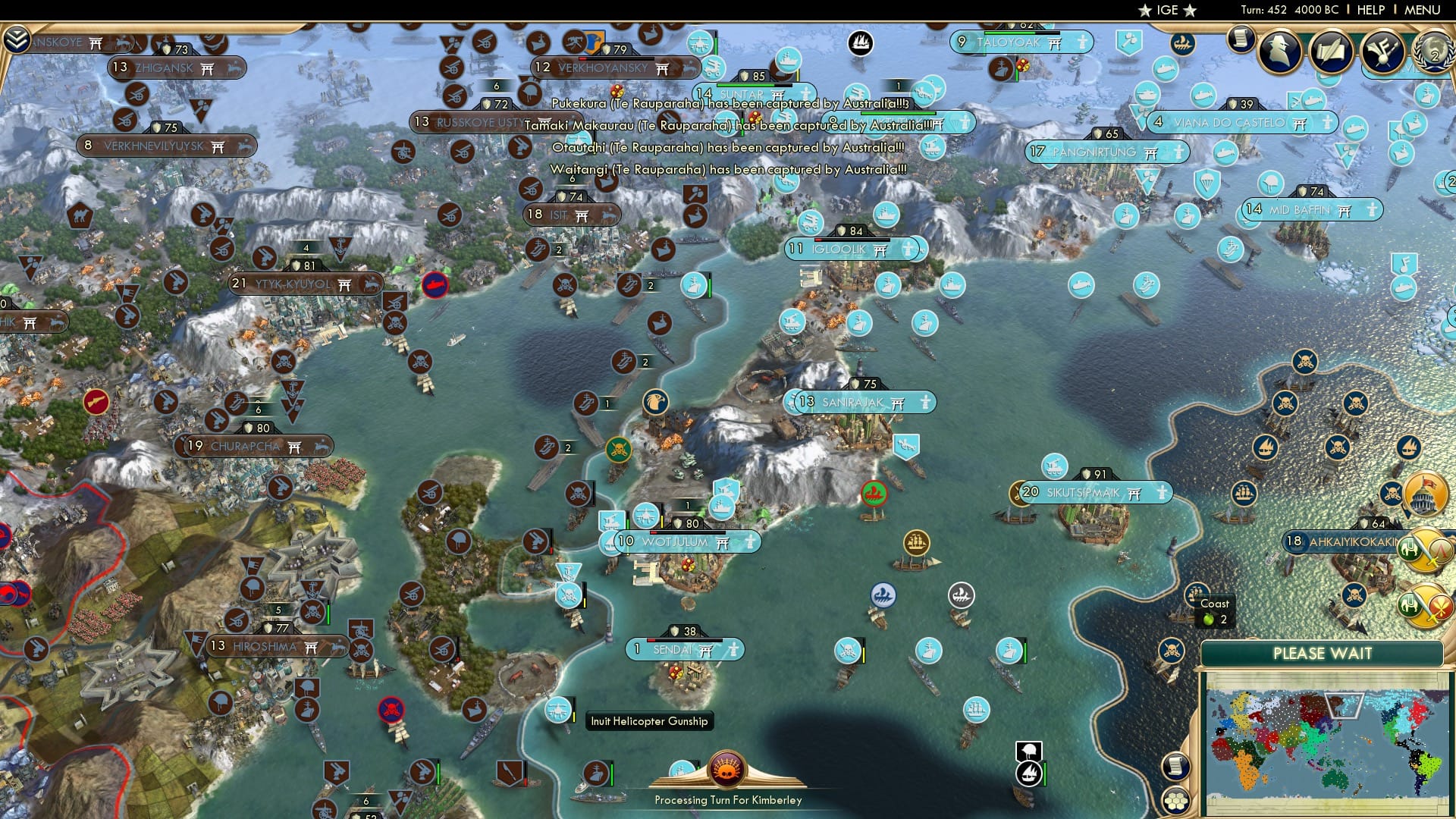Click the scroll log icon beside the minimap

tap(1176, 767)
